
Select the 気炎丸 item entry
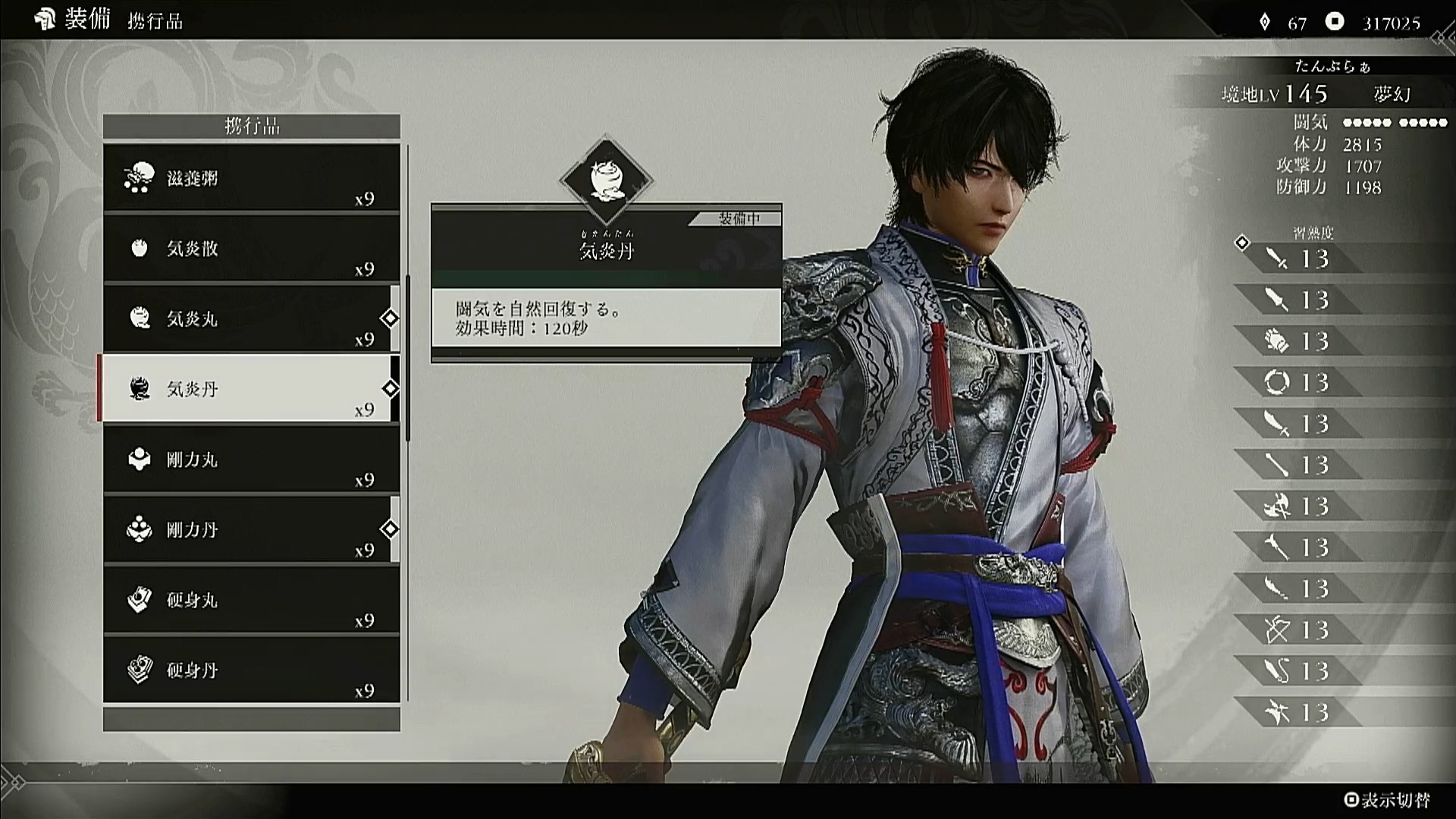click(251, 319)
